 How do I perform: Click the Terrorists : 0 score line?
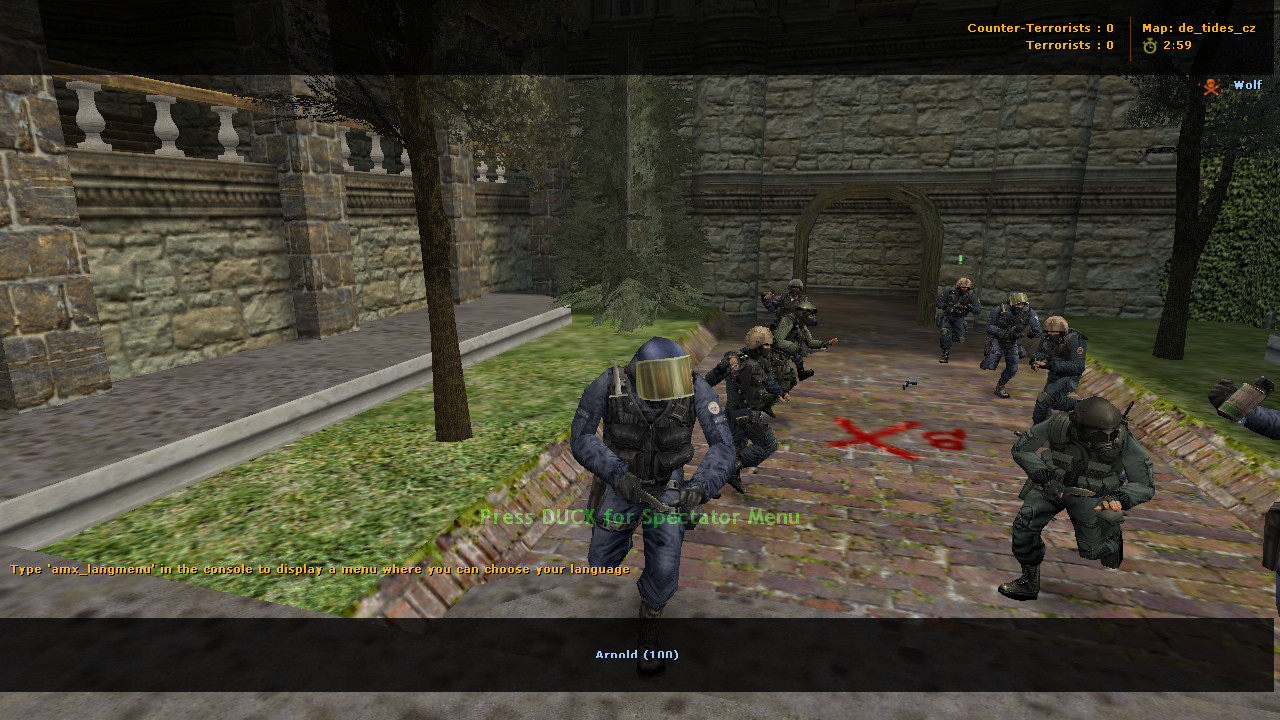pos(1068,44)
